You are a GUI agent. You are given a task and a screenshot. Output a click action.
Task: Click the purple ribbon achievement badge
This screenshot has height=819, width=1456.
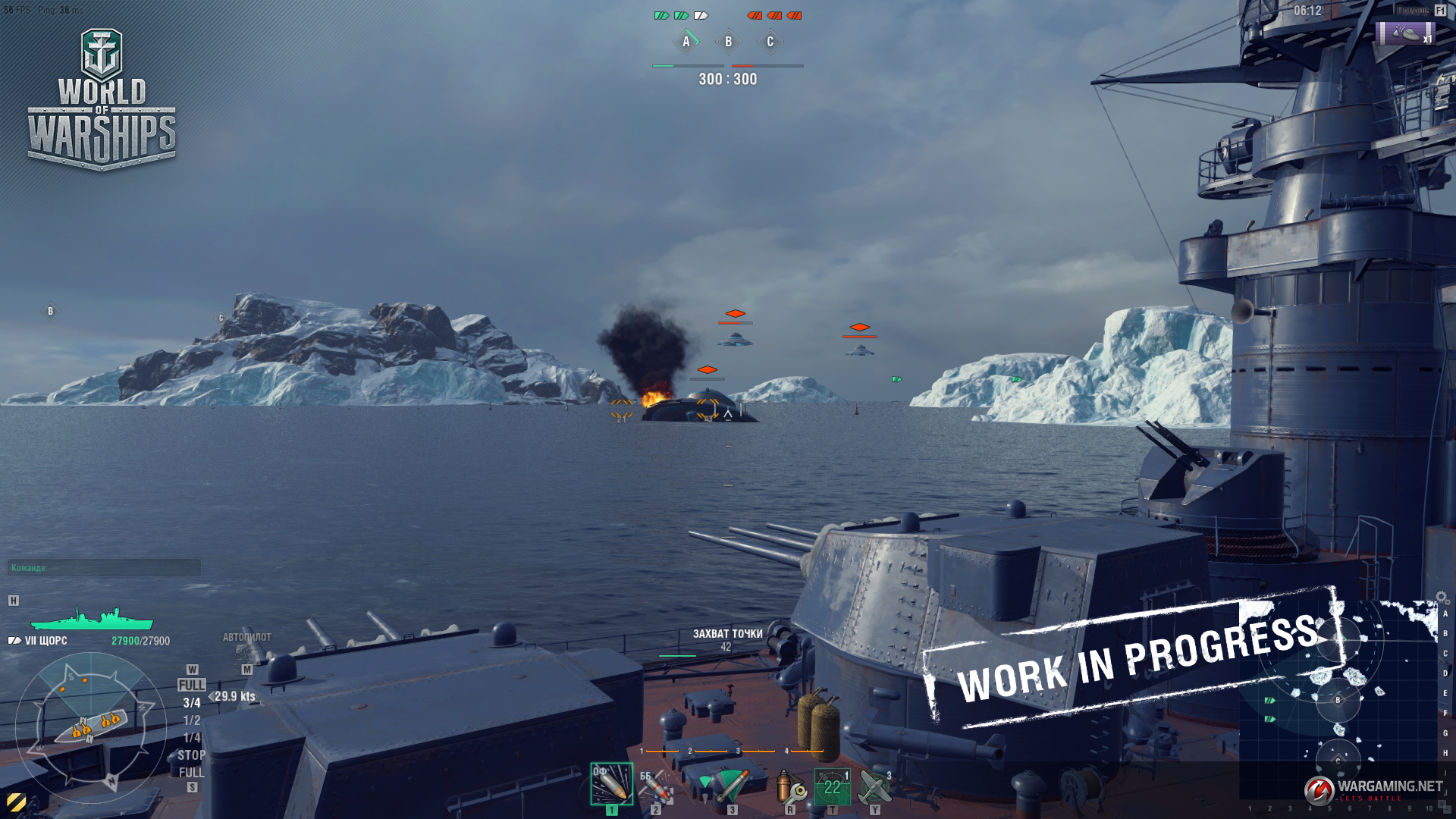pyautogui.click(x=1405, y=33)
